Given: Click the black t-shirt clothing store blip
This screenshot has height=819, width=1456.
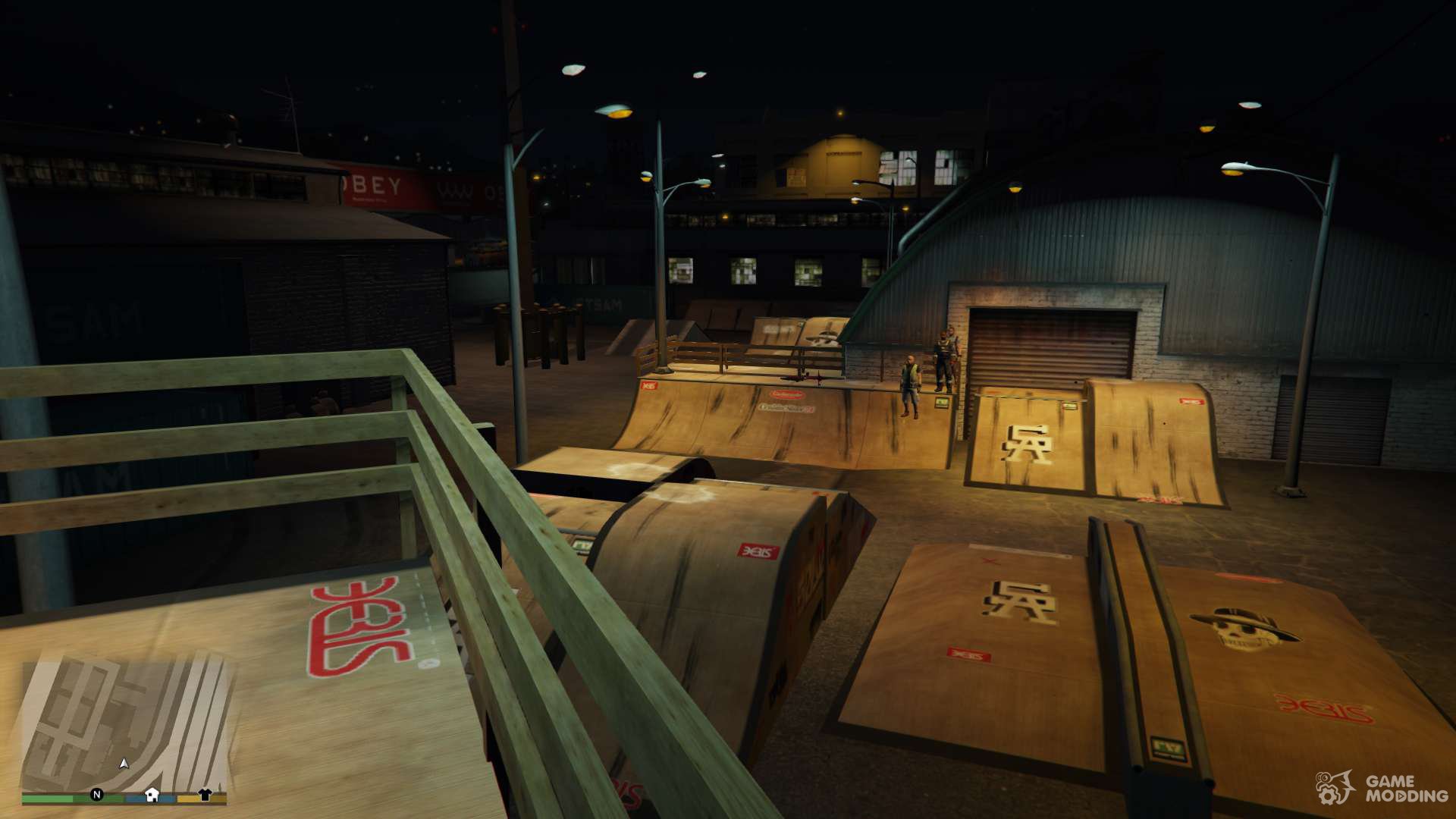Looking at the screenshot, I should 205,794.
